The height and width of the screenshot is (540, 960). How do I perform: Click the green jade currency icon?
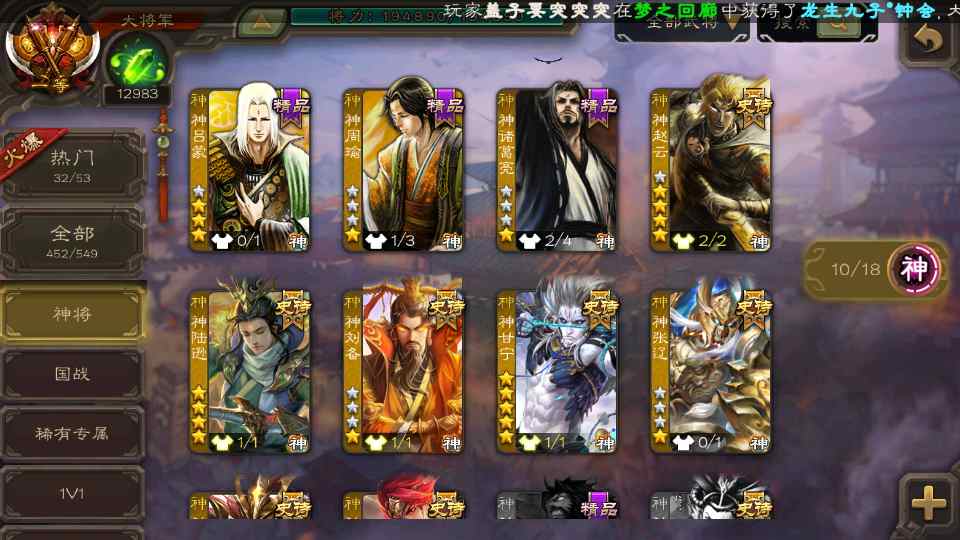(130, 62)
